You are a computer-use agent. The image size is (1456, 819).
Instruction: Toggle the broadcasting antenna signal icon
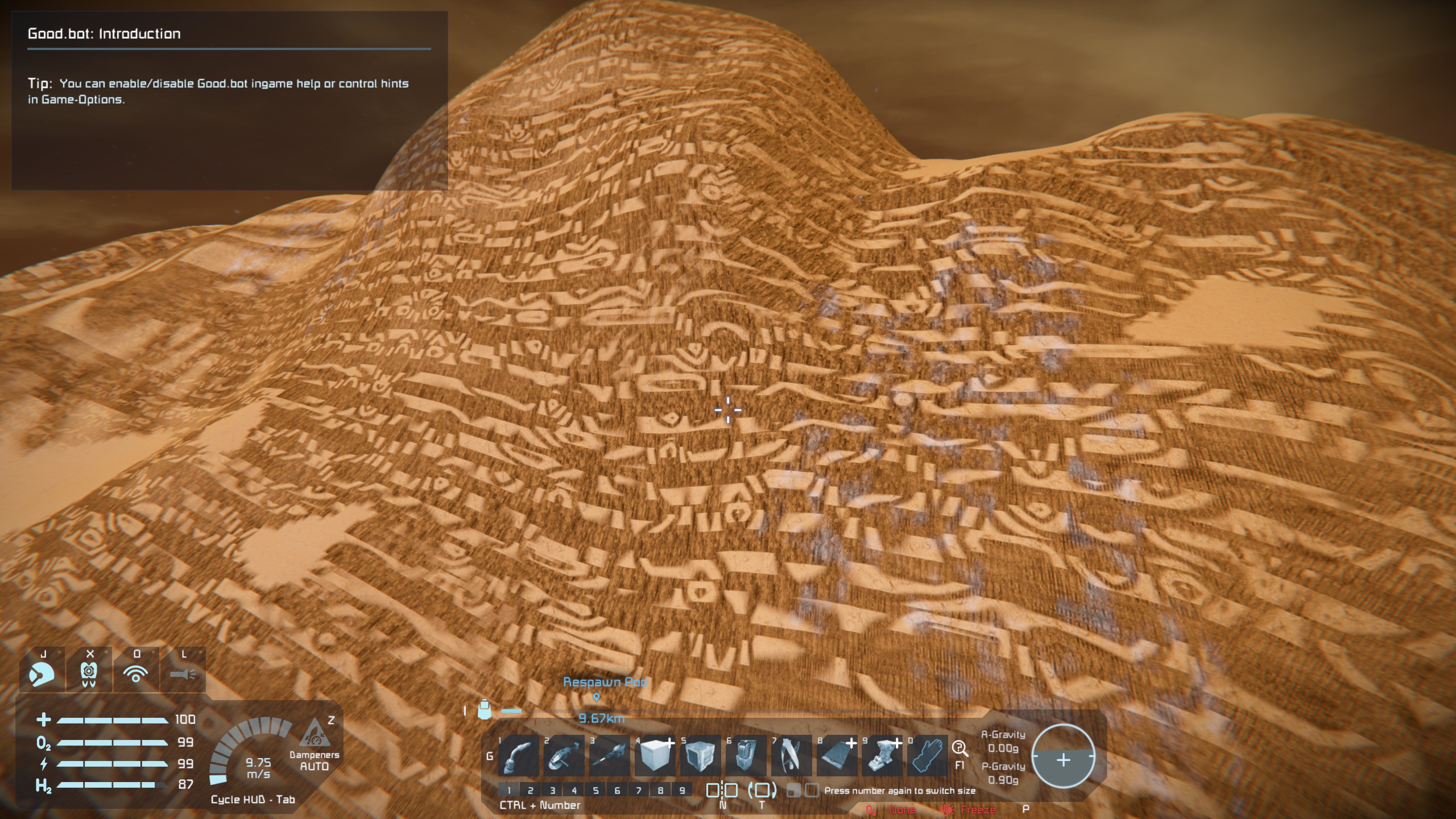click(136, 675)
